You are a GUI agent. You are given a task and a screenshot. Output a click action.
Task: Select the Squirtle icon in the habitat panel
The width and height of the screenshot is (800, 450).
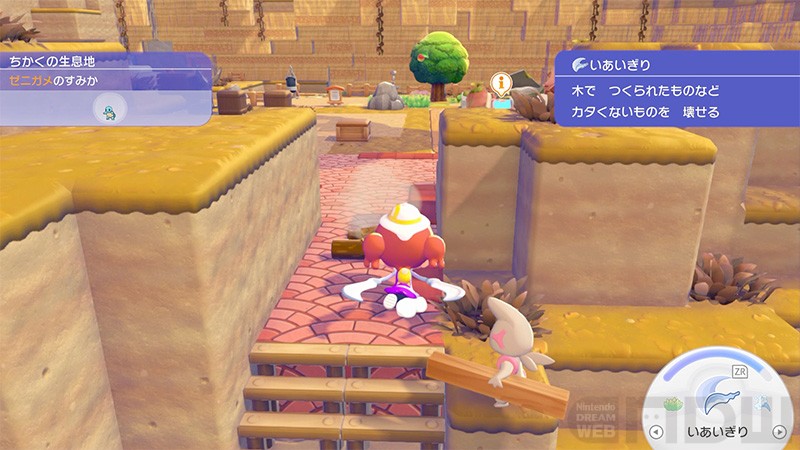point(108,108)
